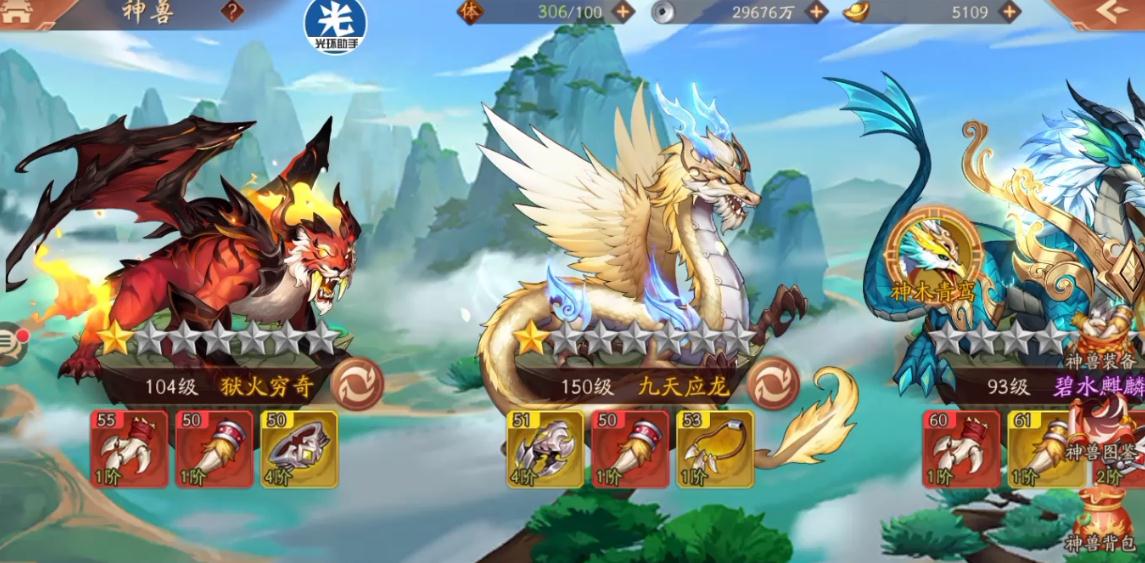Select the level 55 red claw equipment

[x=129, y=449]
